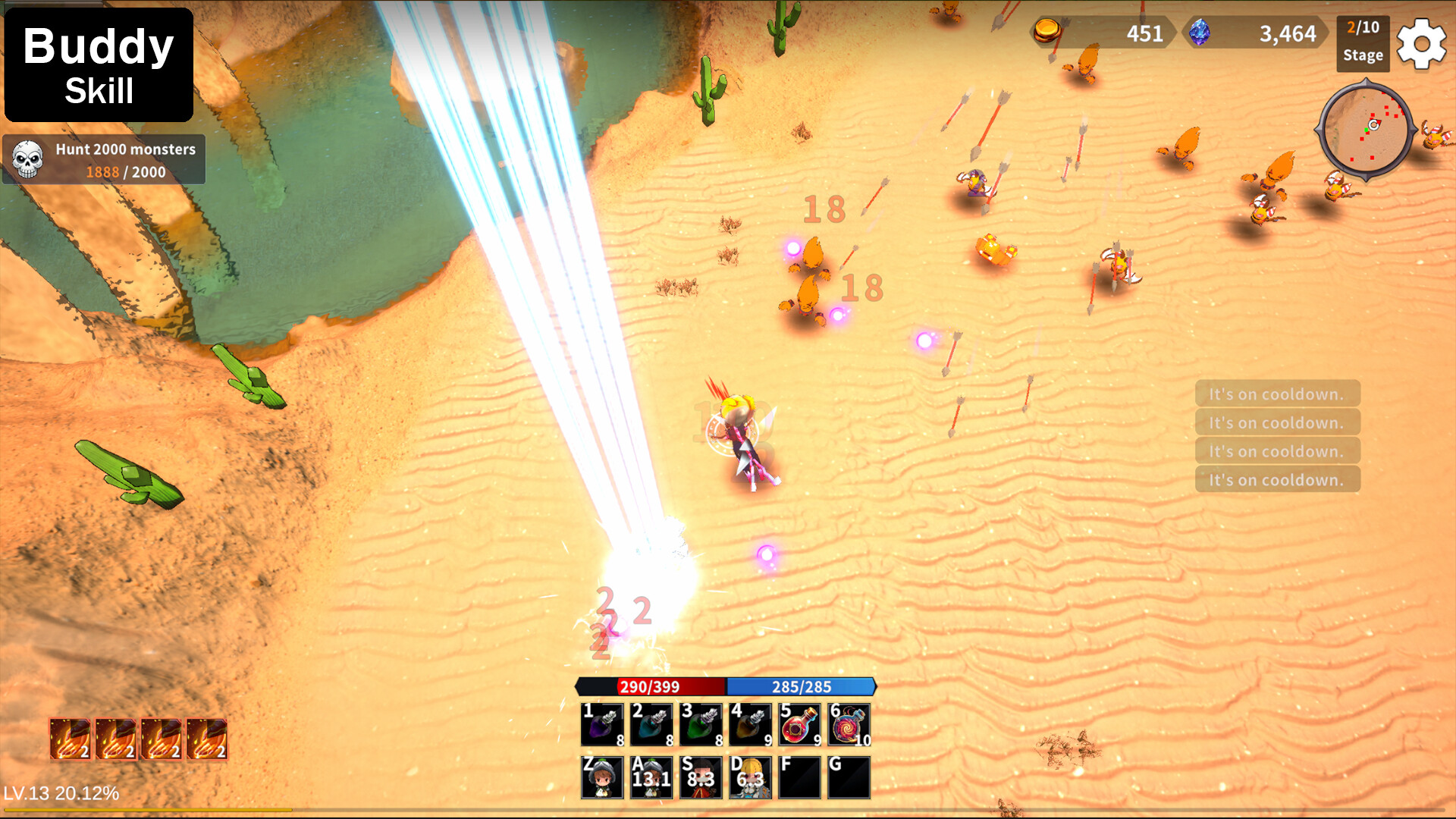The width and height of the screenshot is (1456, 819).
Task: Drink the red flask in slot 5
Action: click(x=800, y=724)
